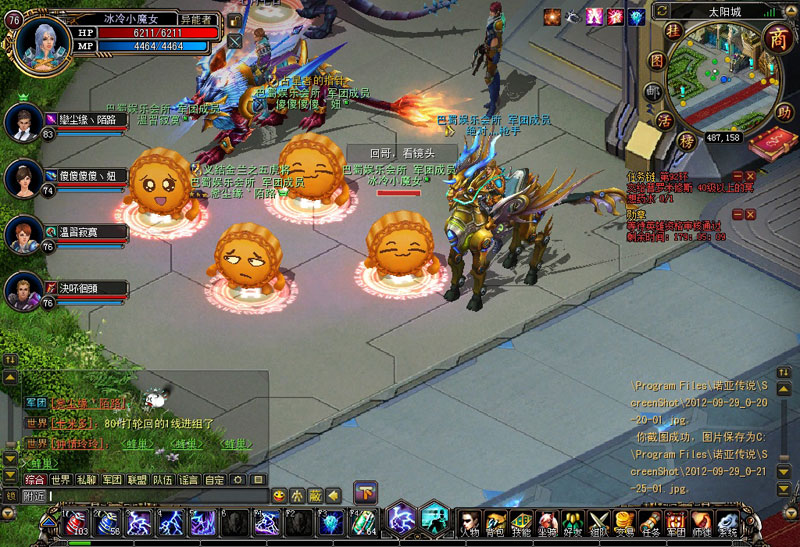Open the 系统 system menu
Screen dimensions: 800x547
point(729,522)
